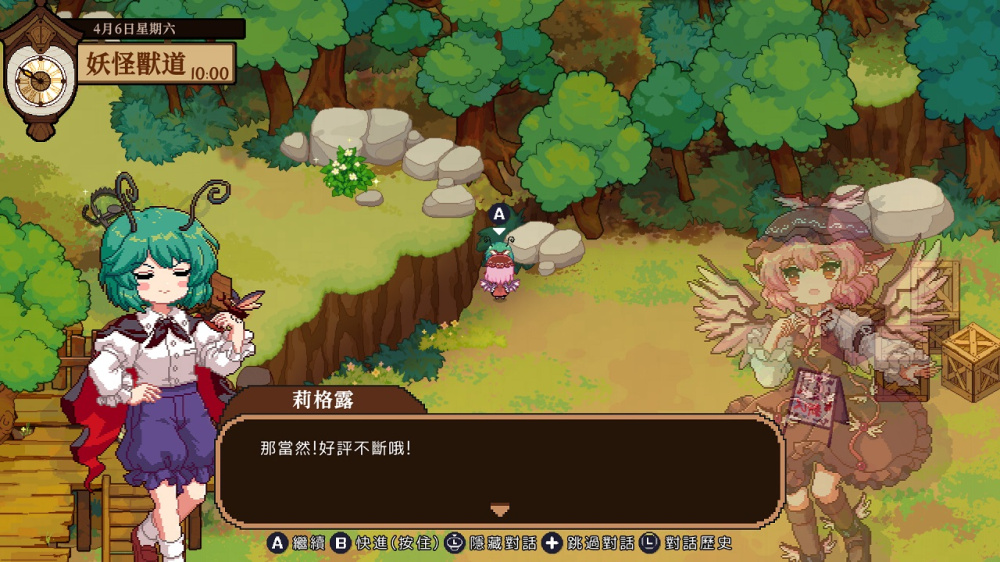Click the dialogue box's continue arrow

[500, 510]
